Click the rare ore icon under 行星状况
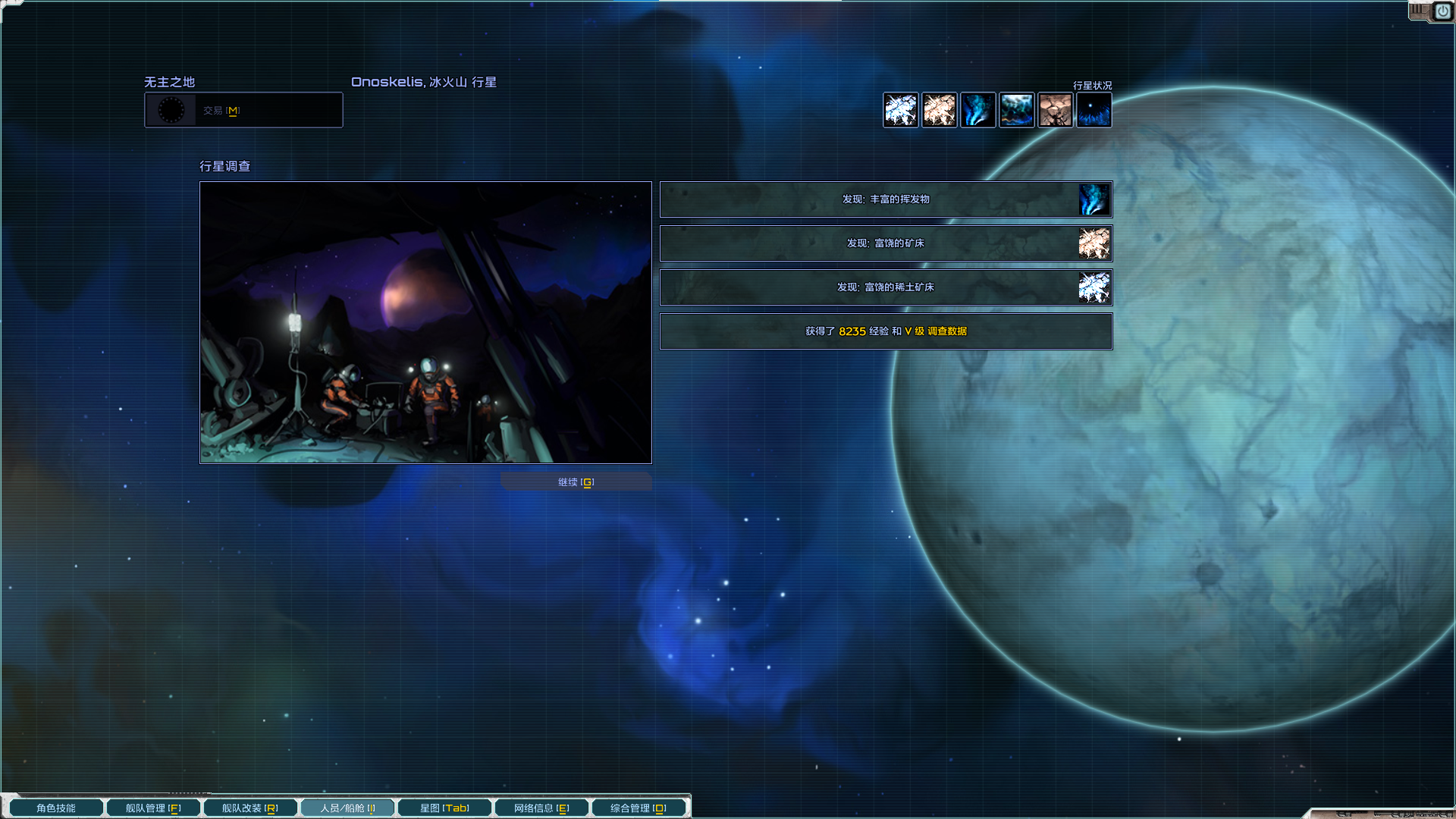The image size is (1456, 819). pyautogui.click(x=901, y=111)
